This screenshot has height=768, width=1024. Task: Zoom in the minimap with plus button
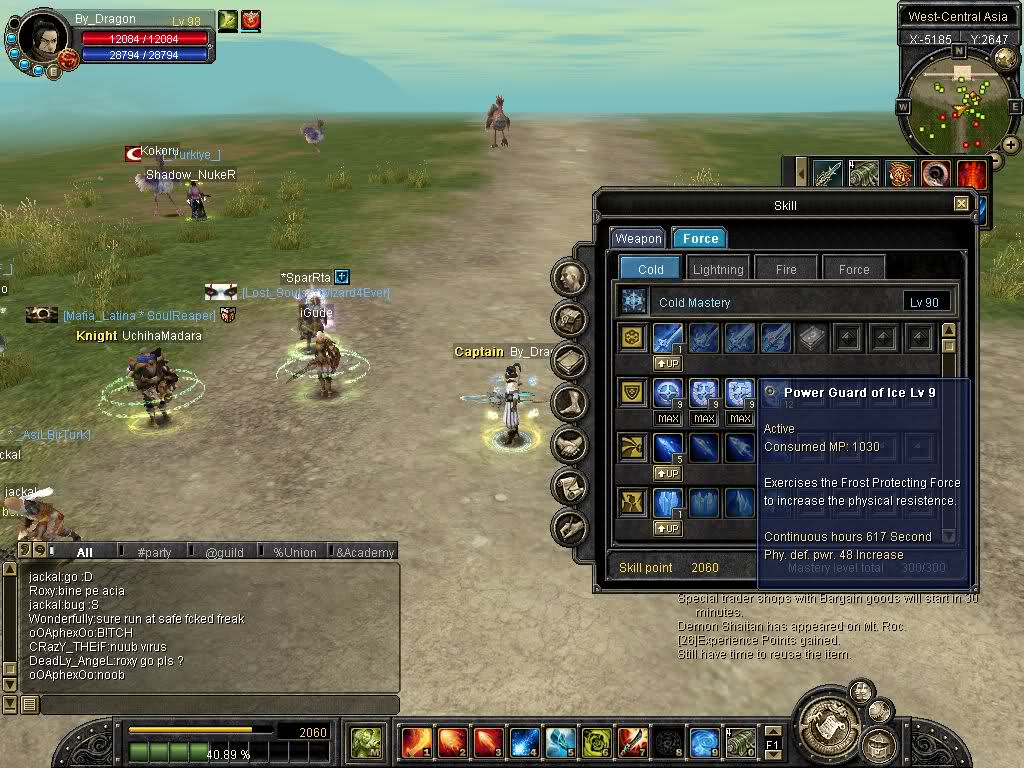click(1011, 145)
